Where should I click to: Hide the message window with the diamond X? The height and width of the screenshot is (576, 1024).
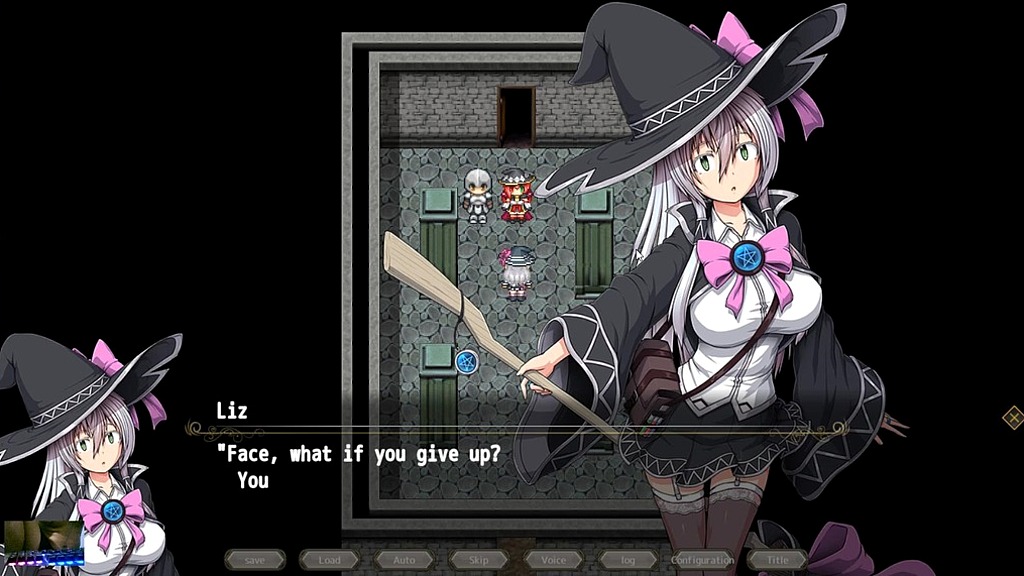[x=1012, y=418]
